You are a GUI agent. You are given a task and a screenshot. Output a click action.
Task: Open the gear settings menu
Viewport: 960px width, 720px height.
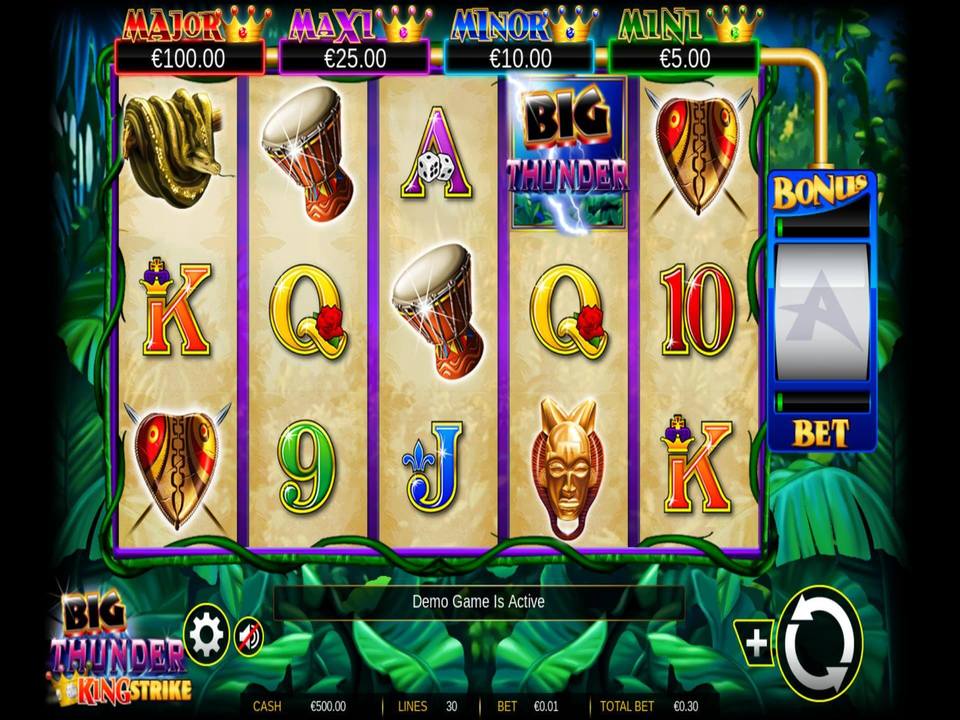207,635
